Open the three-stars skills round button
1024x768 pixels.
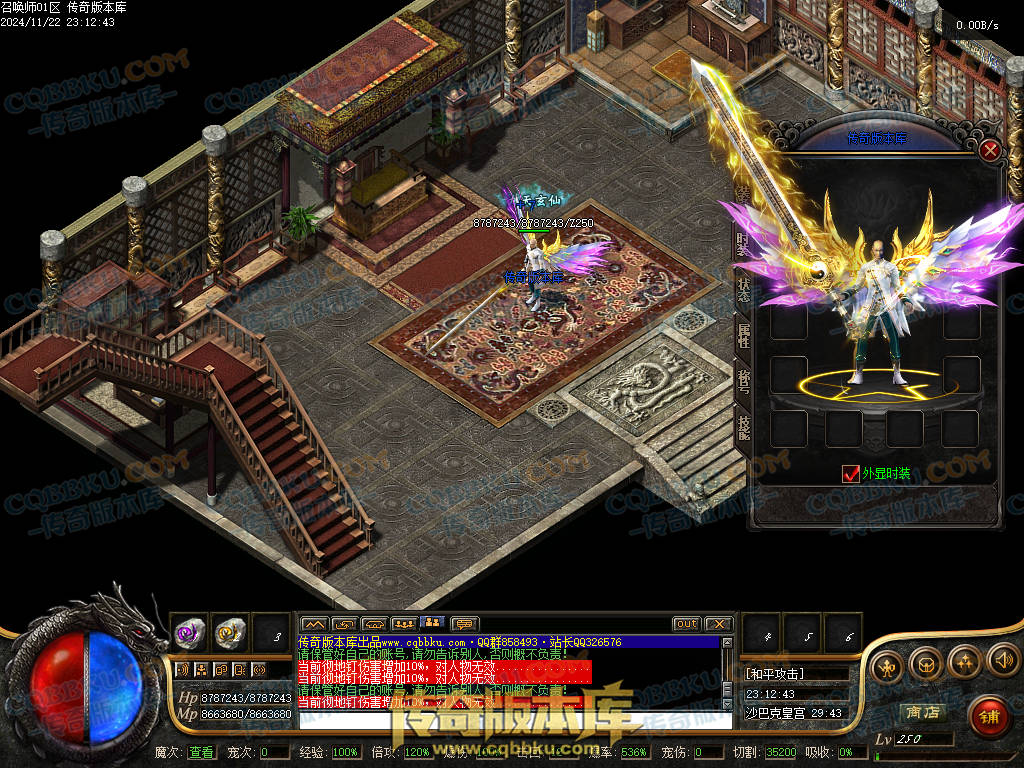coord(964,660)
